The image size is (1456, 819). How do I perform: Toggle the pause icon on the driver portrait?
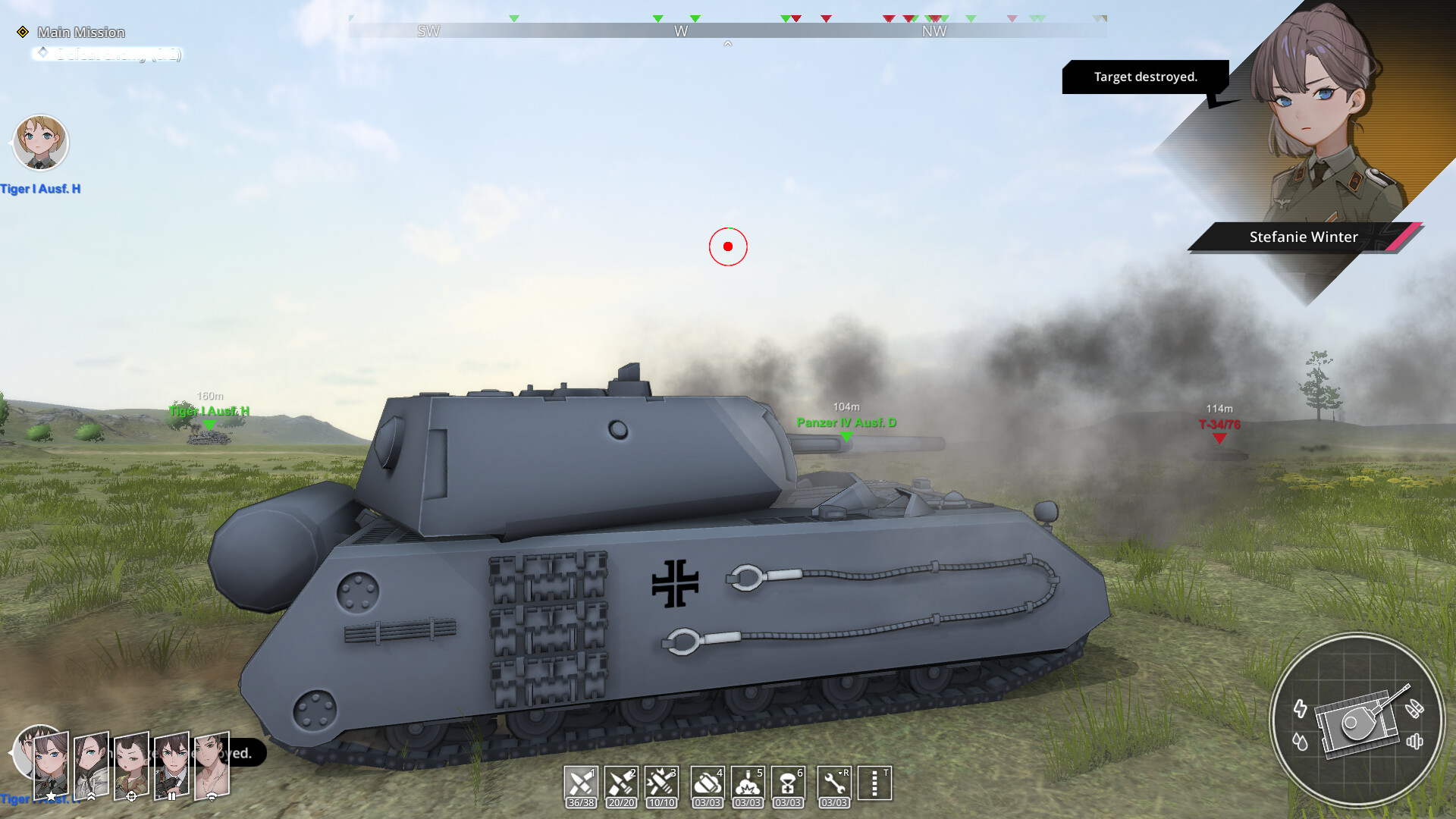click(172, 797)
